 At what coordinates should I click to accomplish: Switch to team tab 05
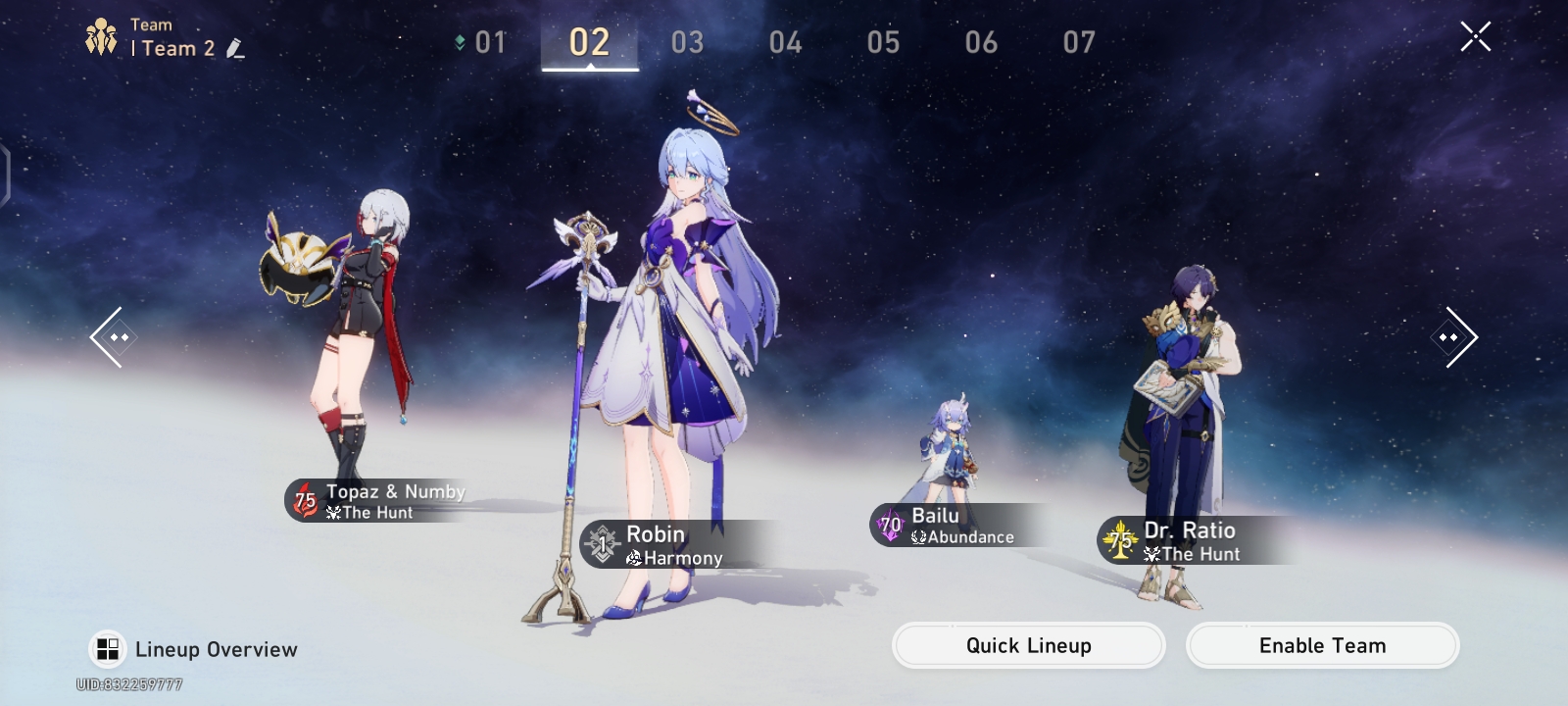click(883, 41)
